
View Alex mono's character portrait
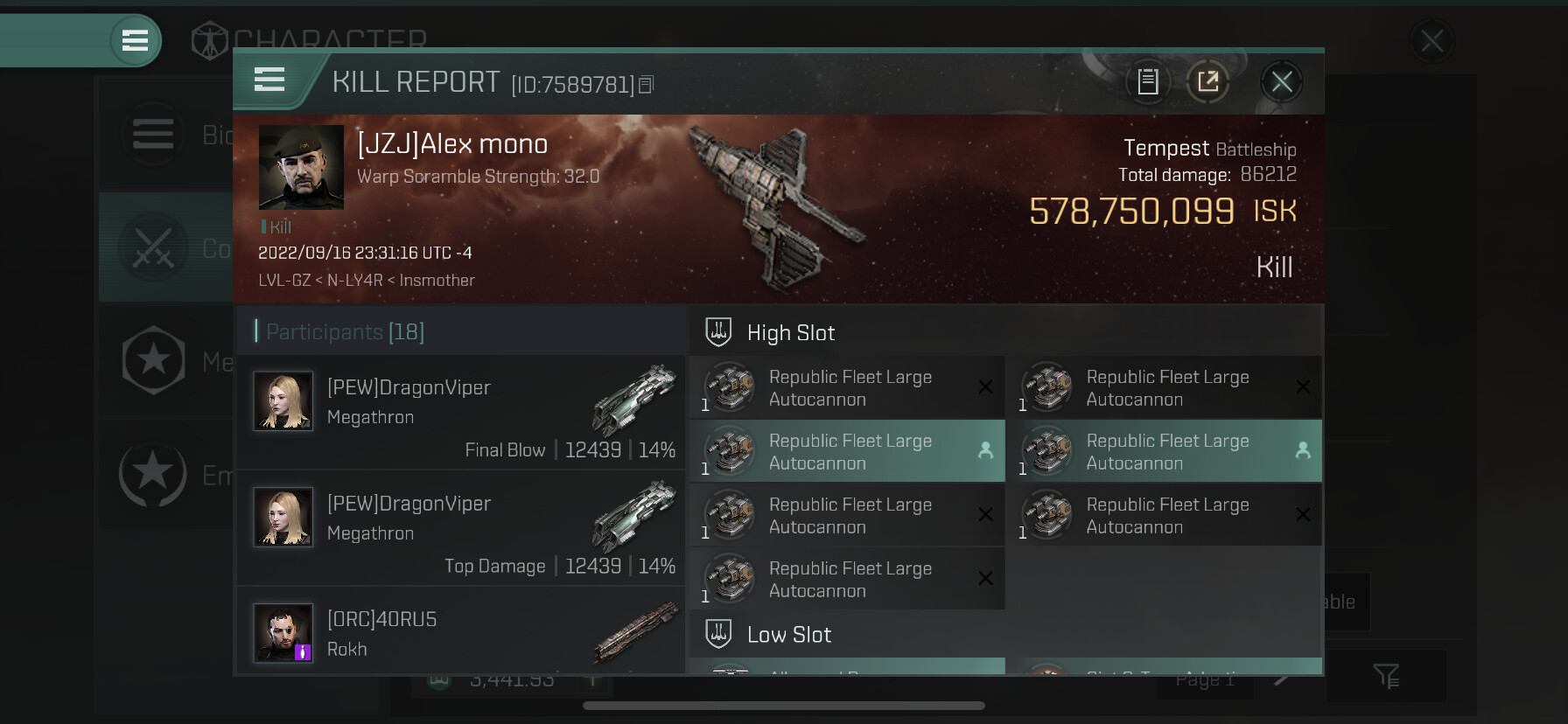(301, 167)
